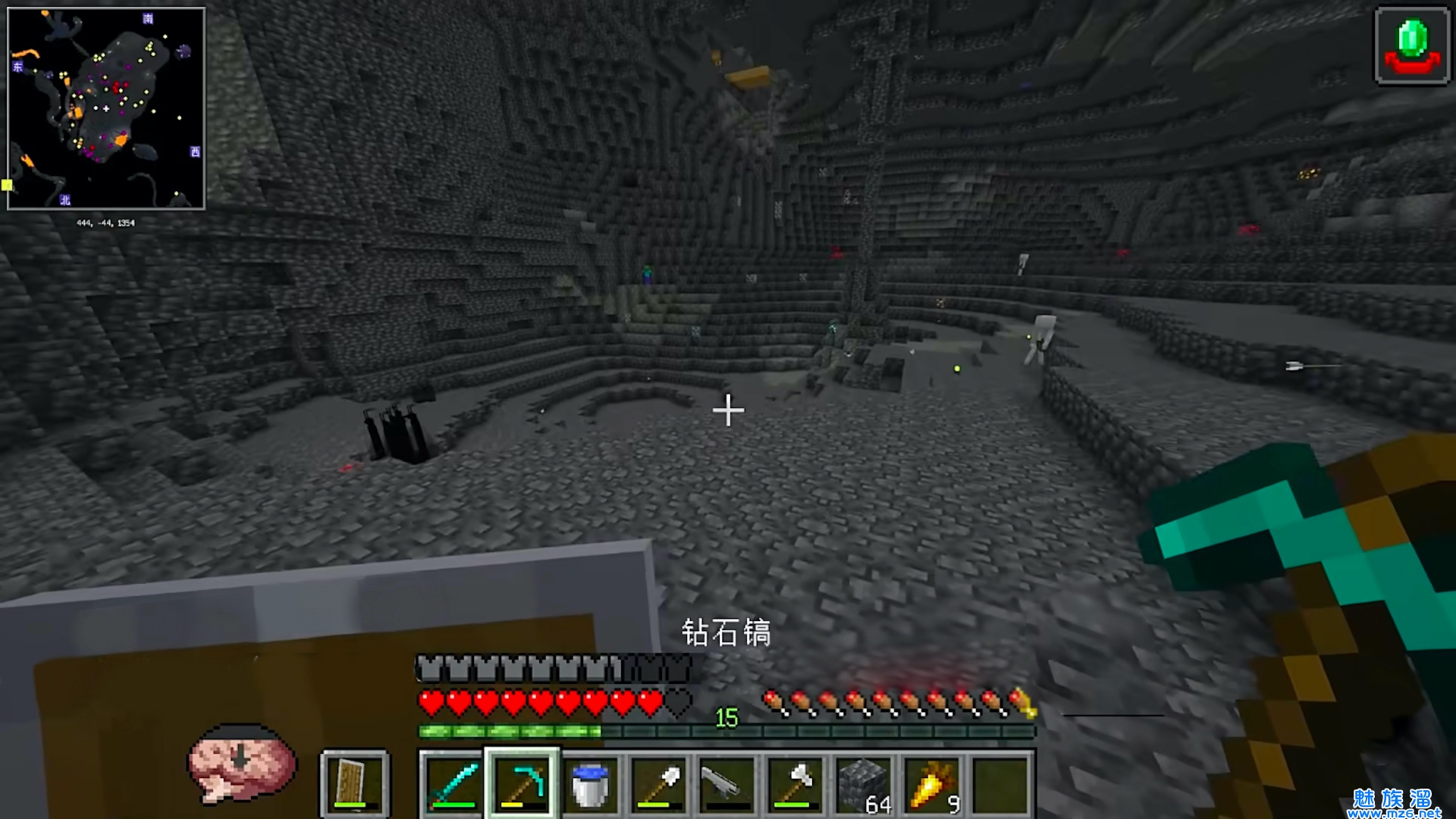Click the shield off-hand slot
This screenshot has width=1456, height=819.
tap(354, 784)
